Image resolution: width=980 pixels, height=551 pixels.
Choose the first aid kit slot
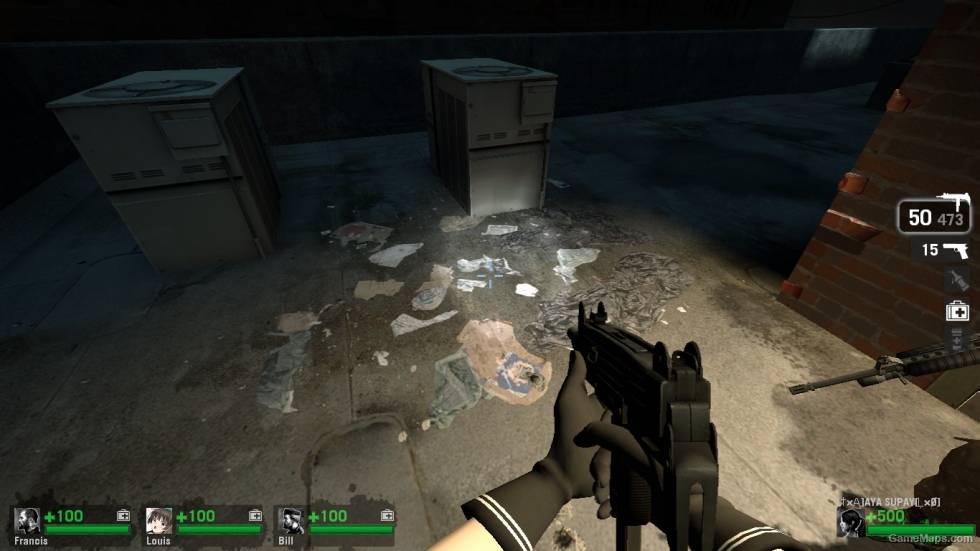click(957, 311)
